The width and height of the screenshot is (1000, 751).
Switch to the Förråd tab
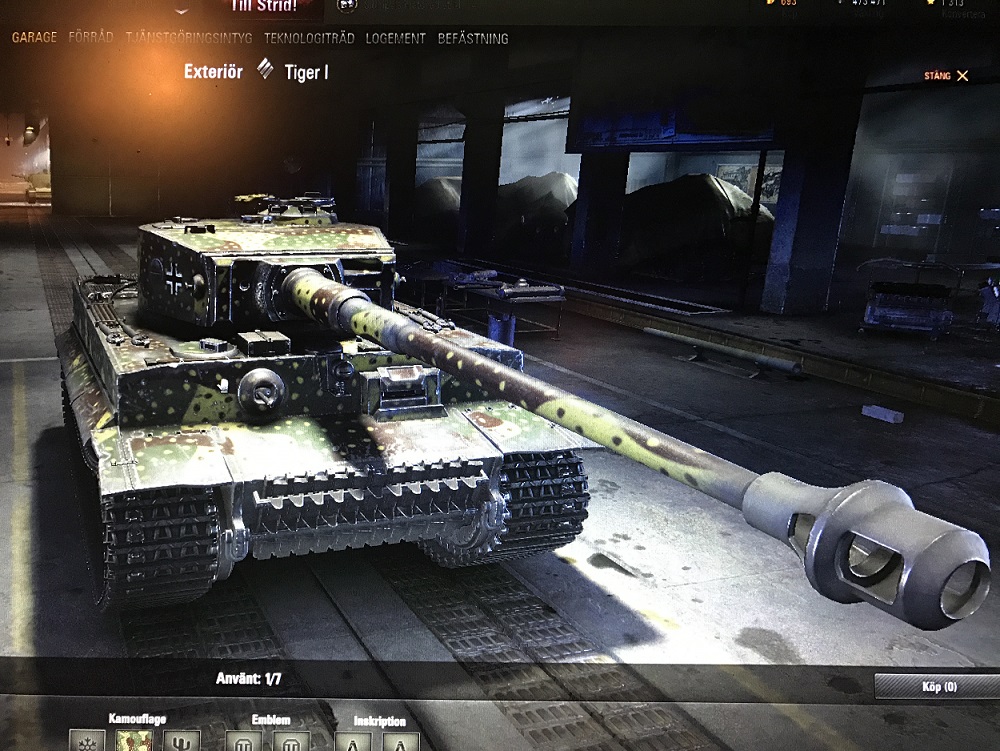(x=91, y=38)
